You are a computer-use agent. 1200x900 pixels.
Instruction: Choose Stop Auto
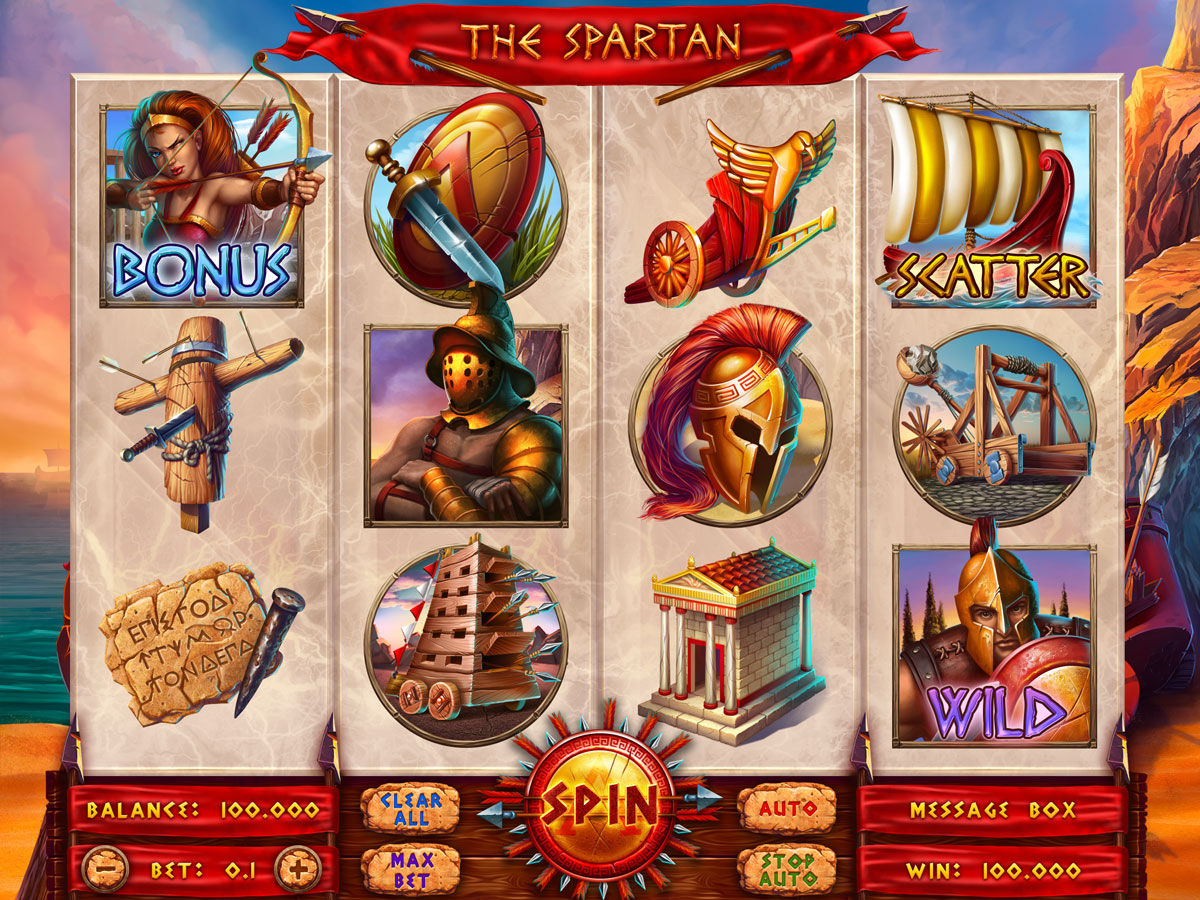point(787,870)
